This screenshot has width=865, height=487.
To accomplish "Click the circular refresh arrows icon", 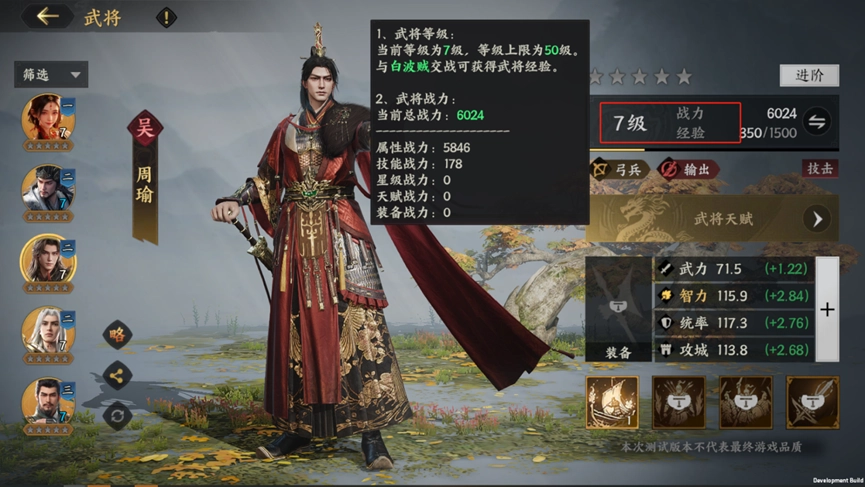I will coord(118,415).
